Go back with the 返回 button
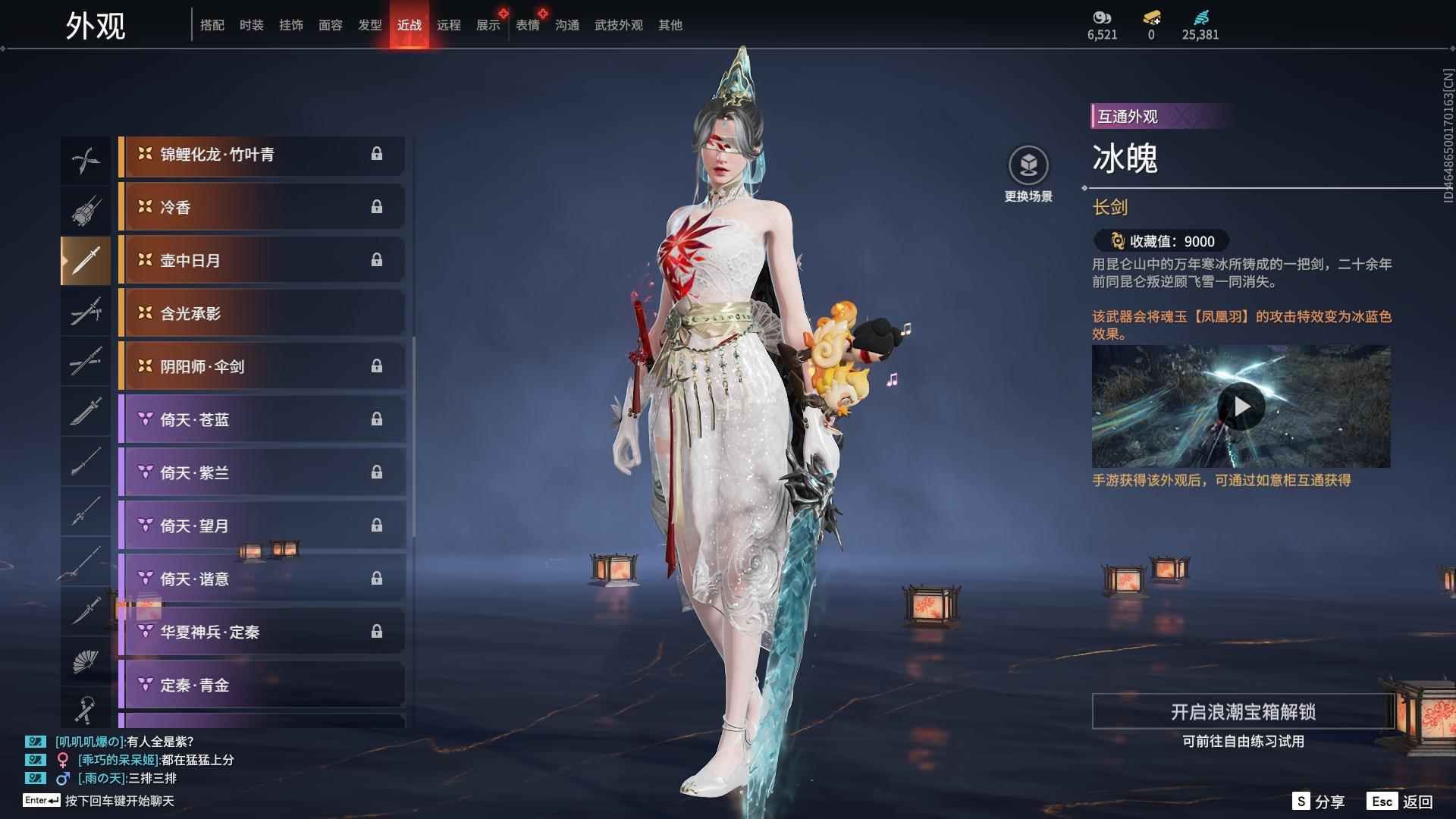1456x819 pixels. (1400, 802)
